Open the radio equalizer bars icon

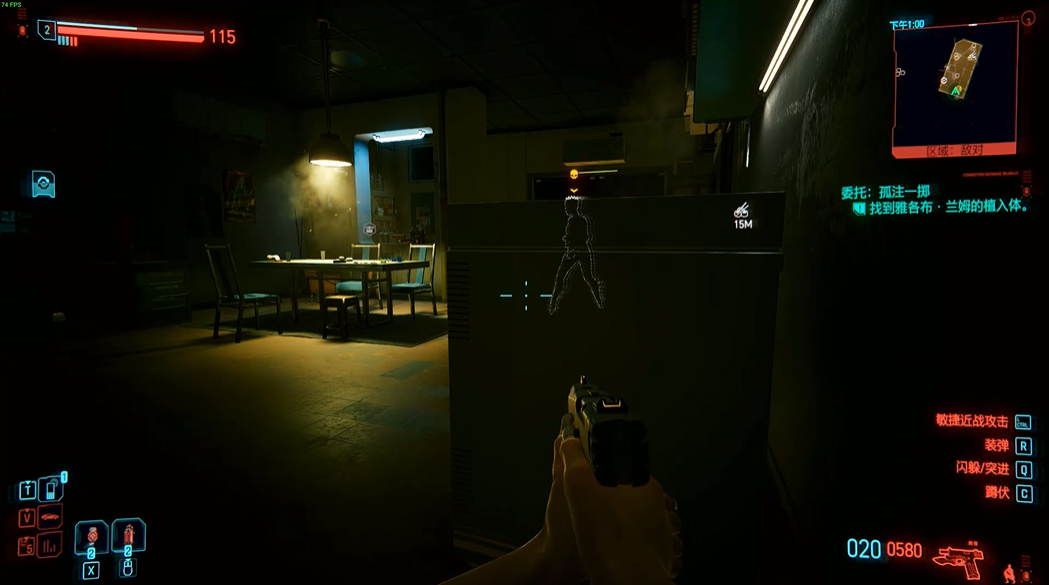[50, 545]
